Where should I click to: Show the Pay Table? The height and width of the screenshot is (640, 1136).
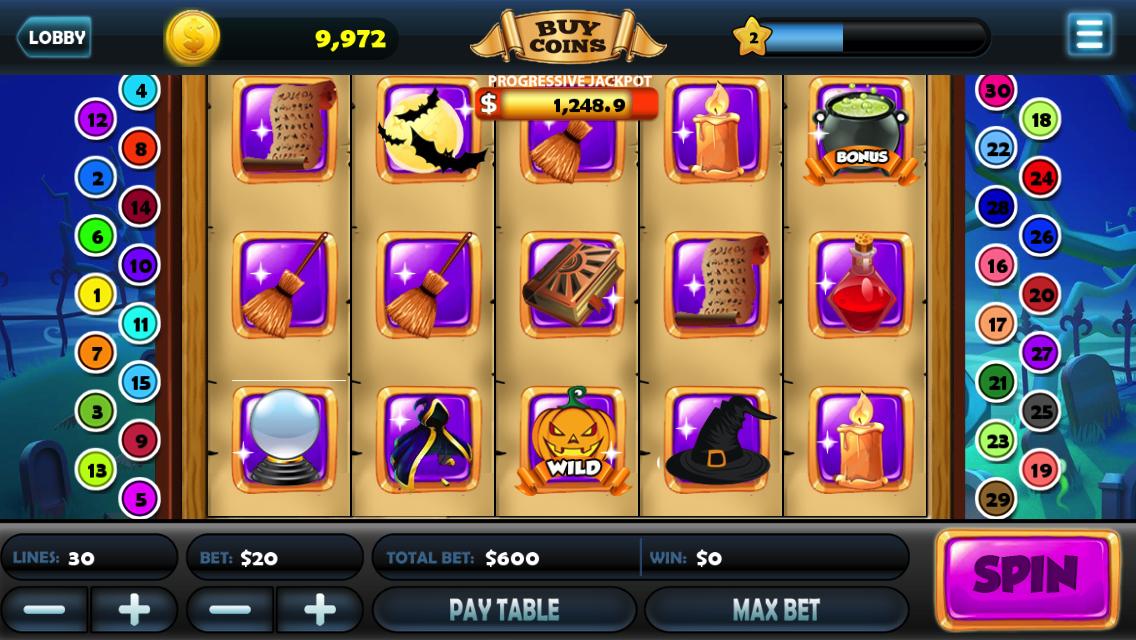[x=504, y=609]
